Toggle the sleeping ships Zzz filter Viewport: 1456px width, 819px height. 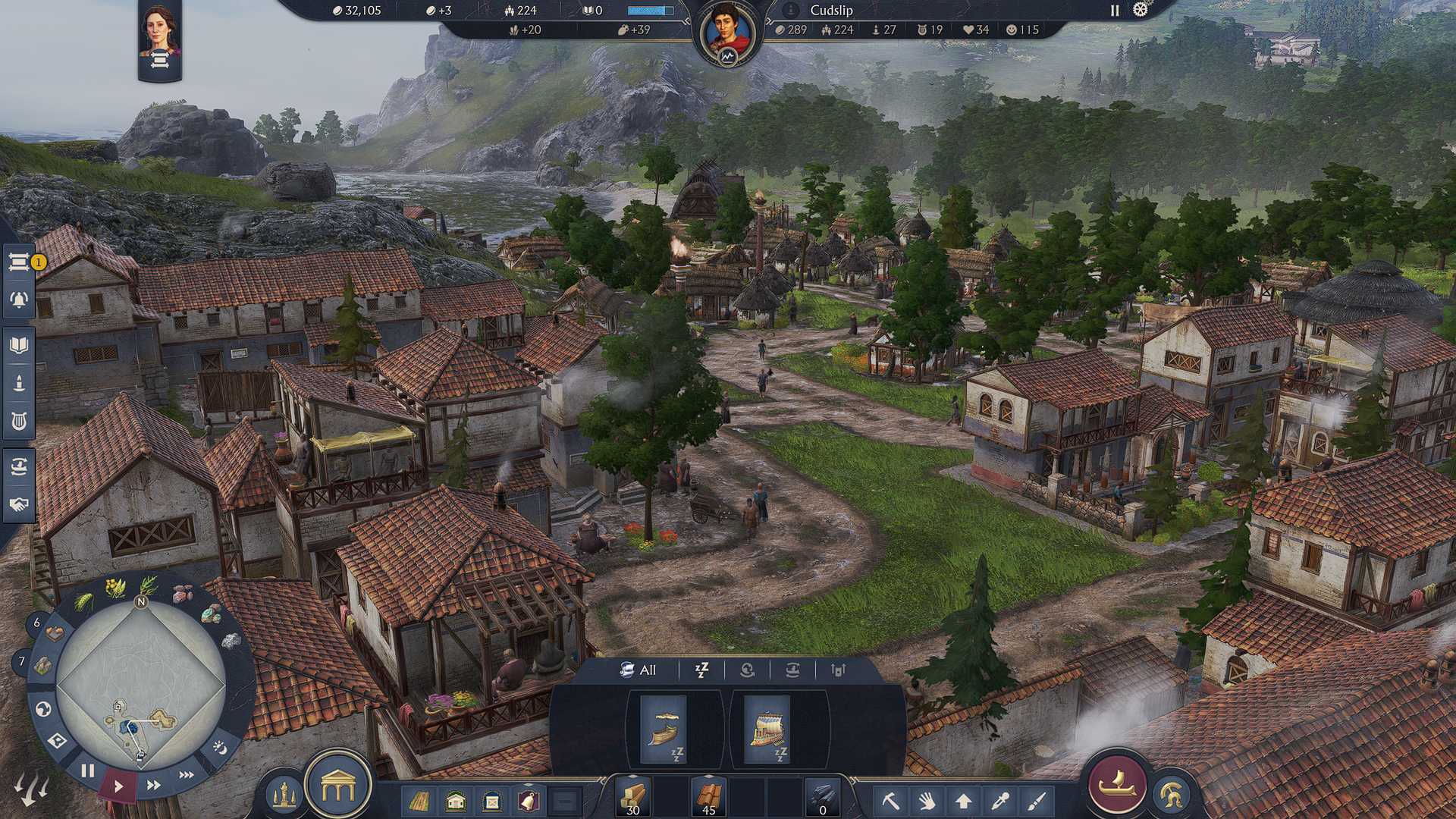(701, 670)
